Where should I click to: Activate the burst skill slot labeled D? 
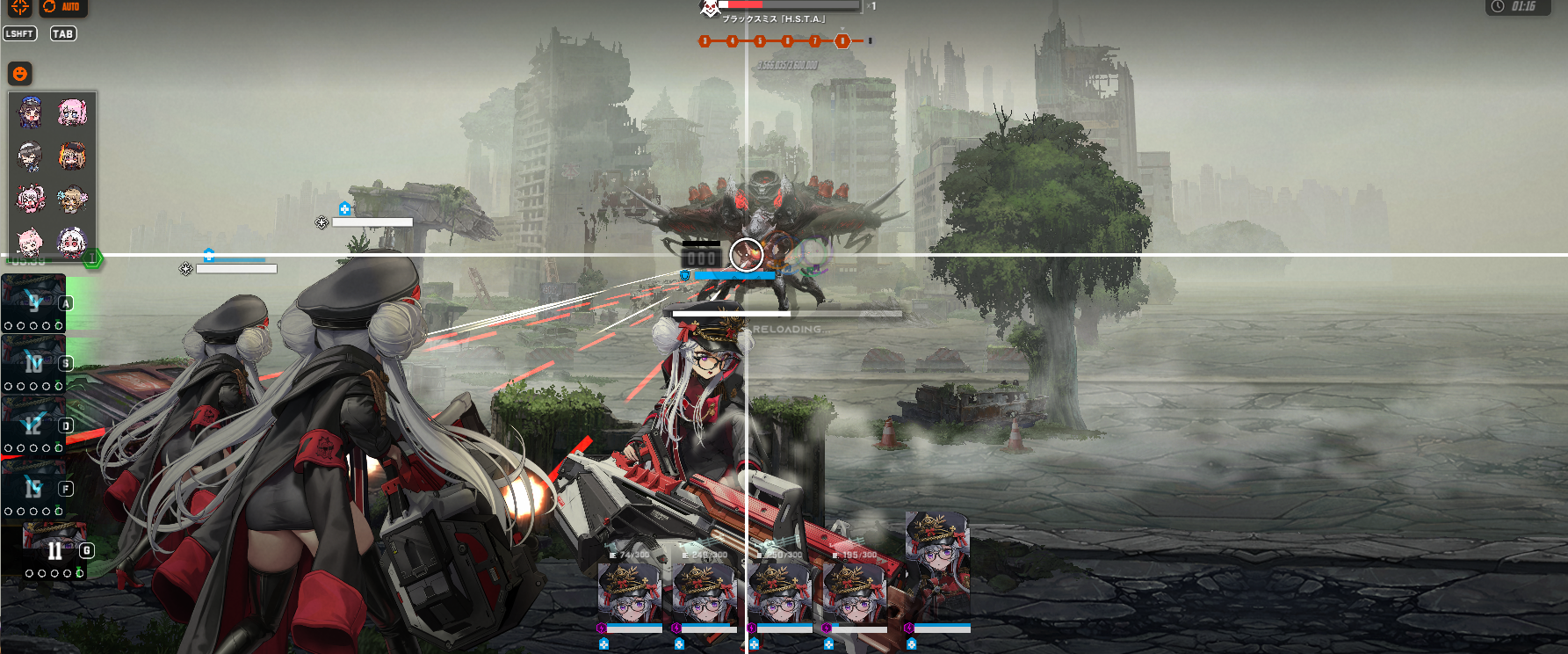pos(33,425)
